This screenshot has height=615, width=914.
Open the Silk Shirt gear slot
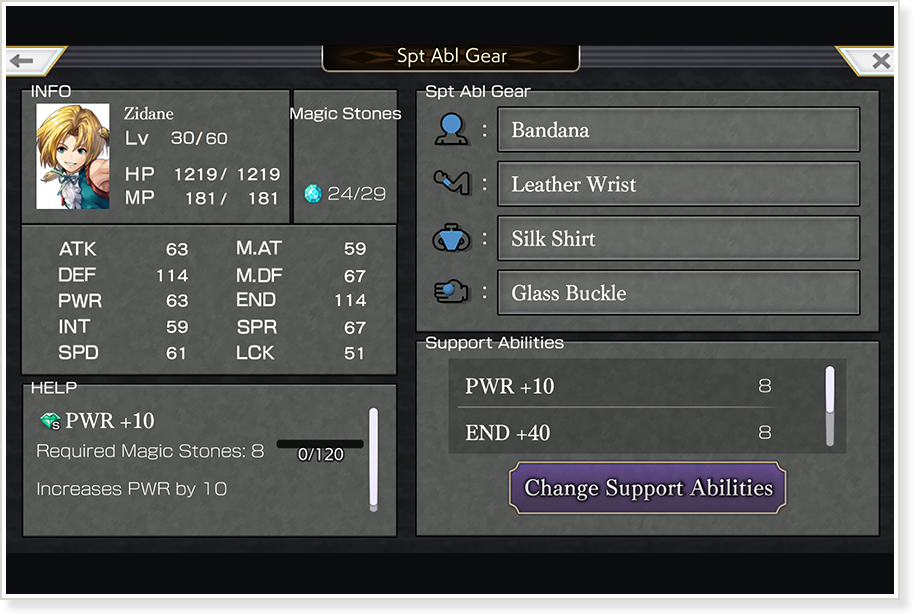(x=678, y=239)
